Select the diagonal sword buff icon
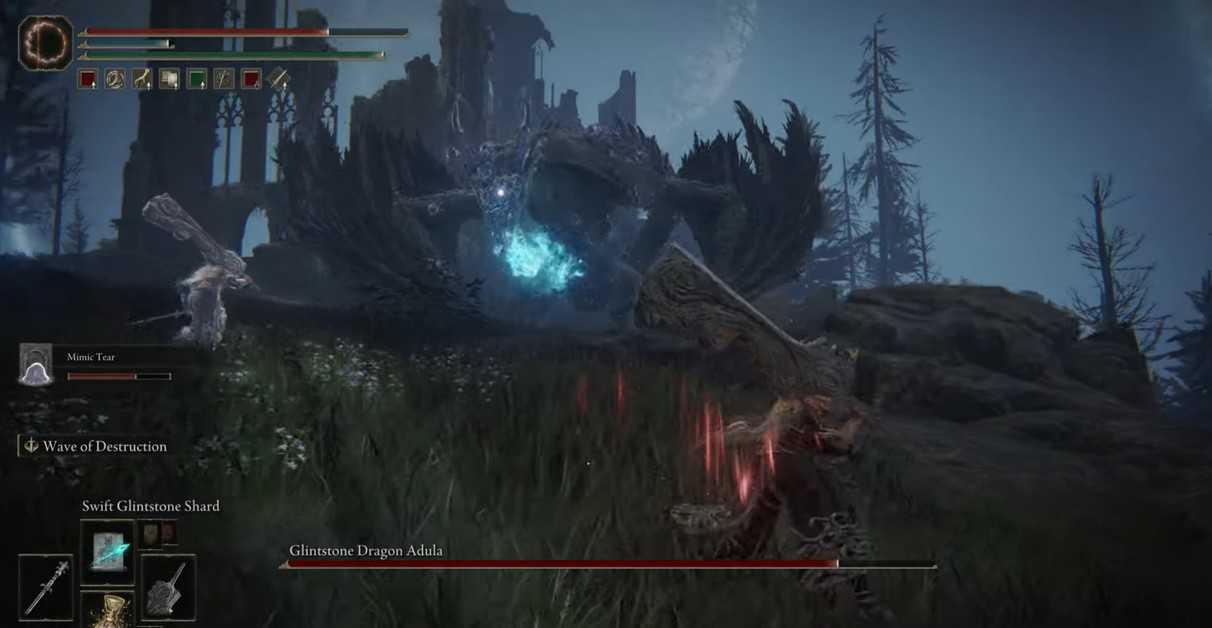The height and width of the screenshot is (628, 1212). 279,79
